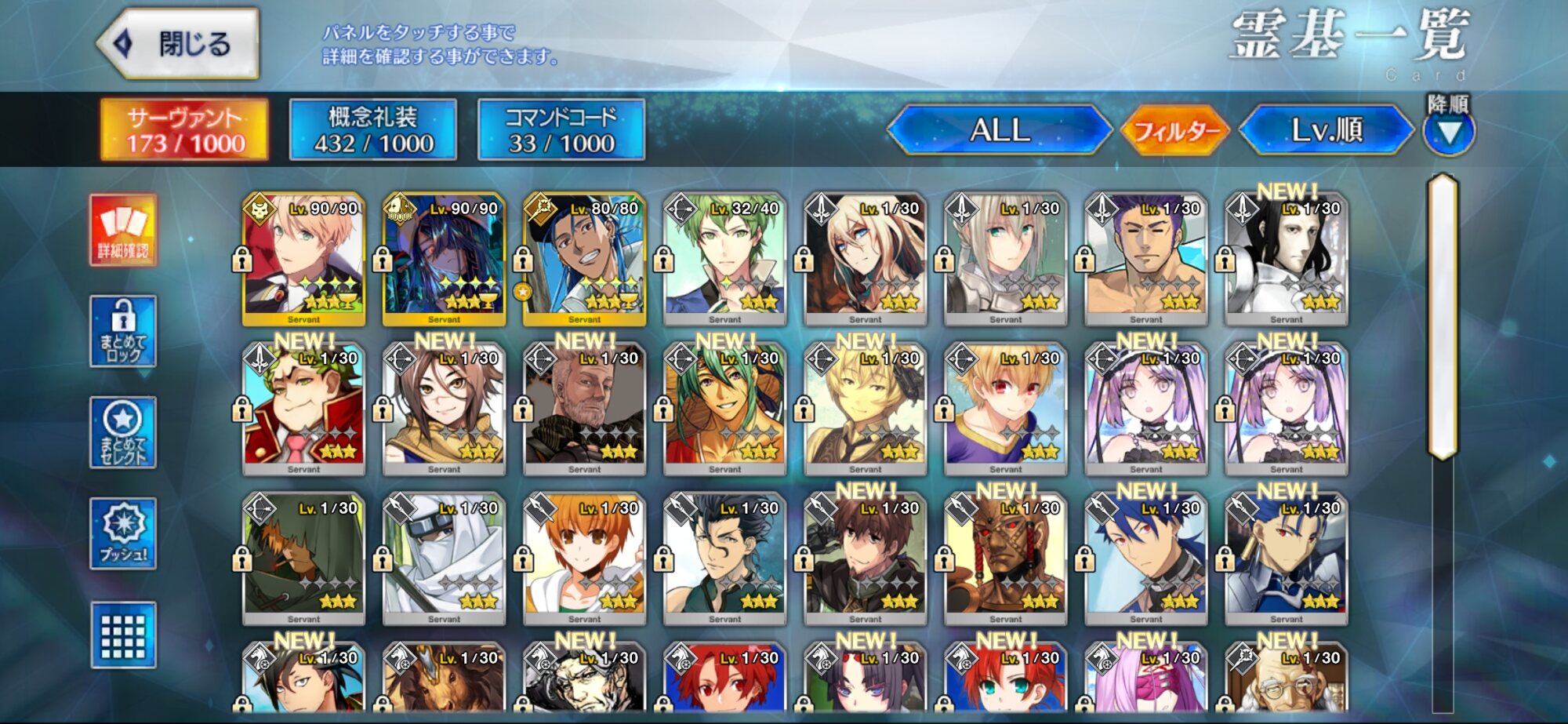Viewport: 1568px width, 724px height.
Task: Select the まとめてロック bulk lock button
Action: pos(123,331)
